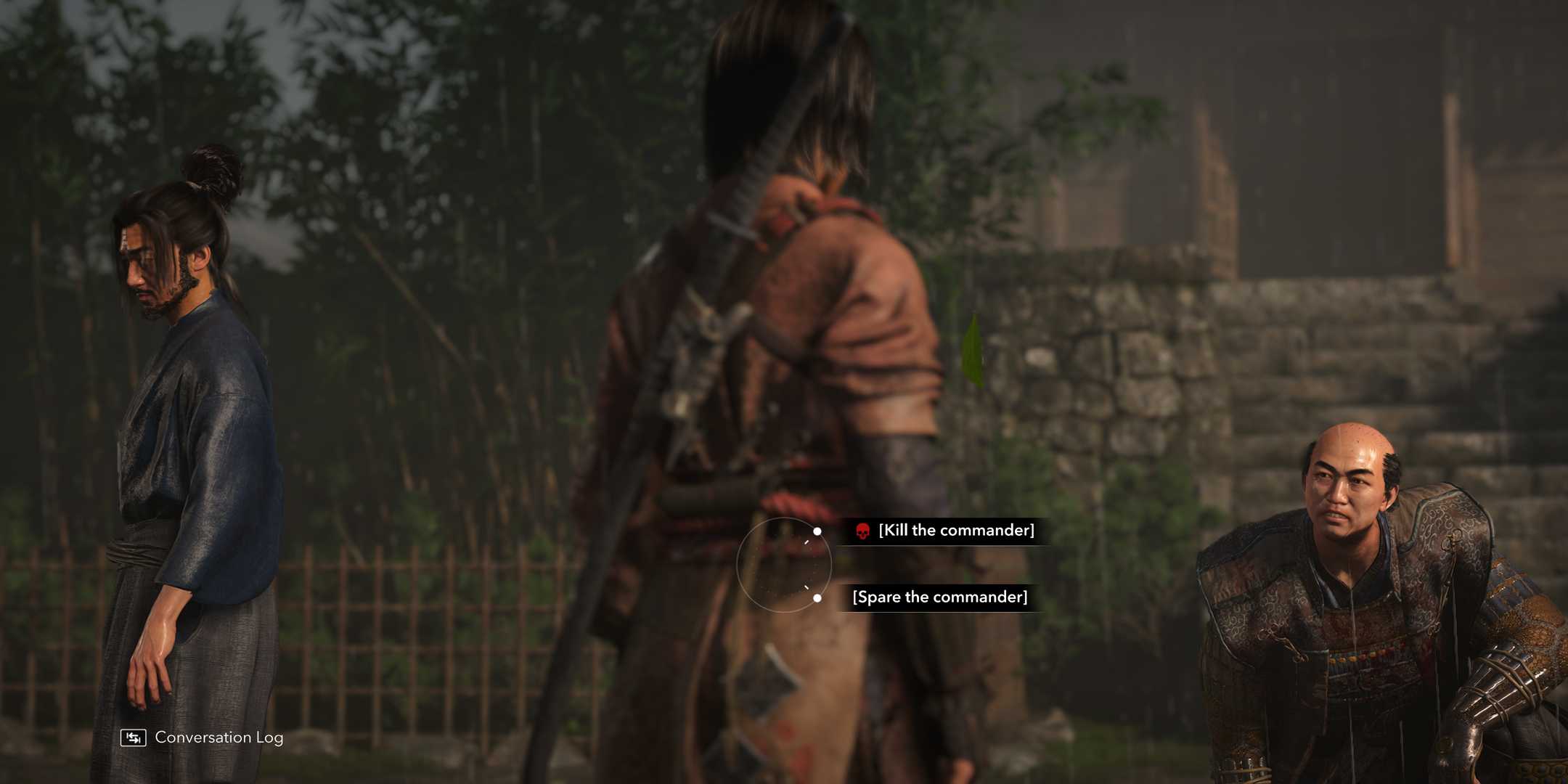1568x784 pixels.
Task: Choose Spare the commander from the dialogue prompts
Action: tap(941, 597)
